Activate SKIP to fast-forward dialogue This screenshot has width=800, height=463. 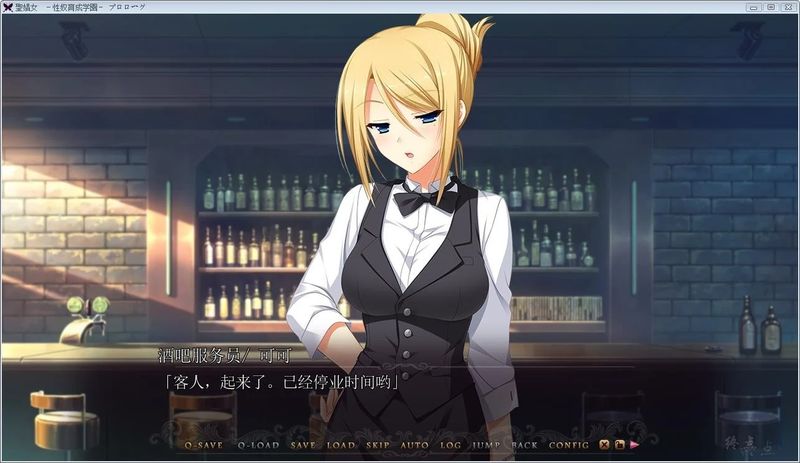(x=378, y=444)
